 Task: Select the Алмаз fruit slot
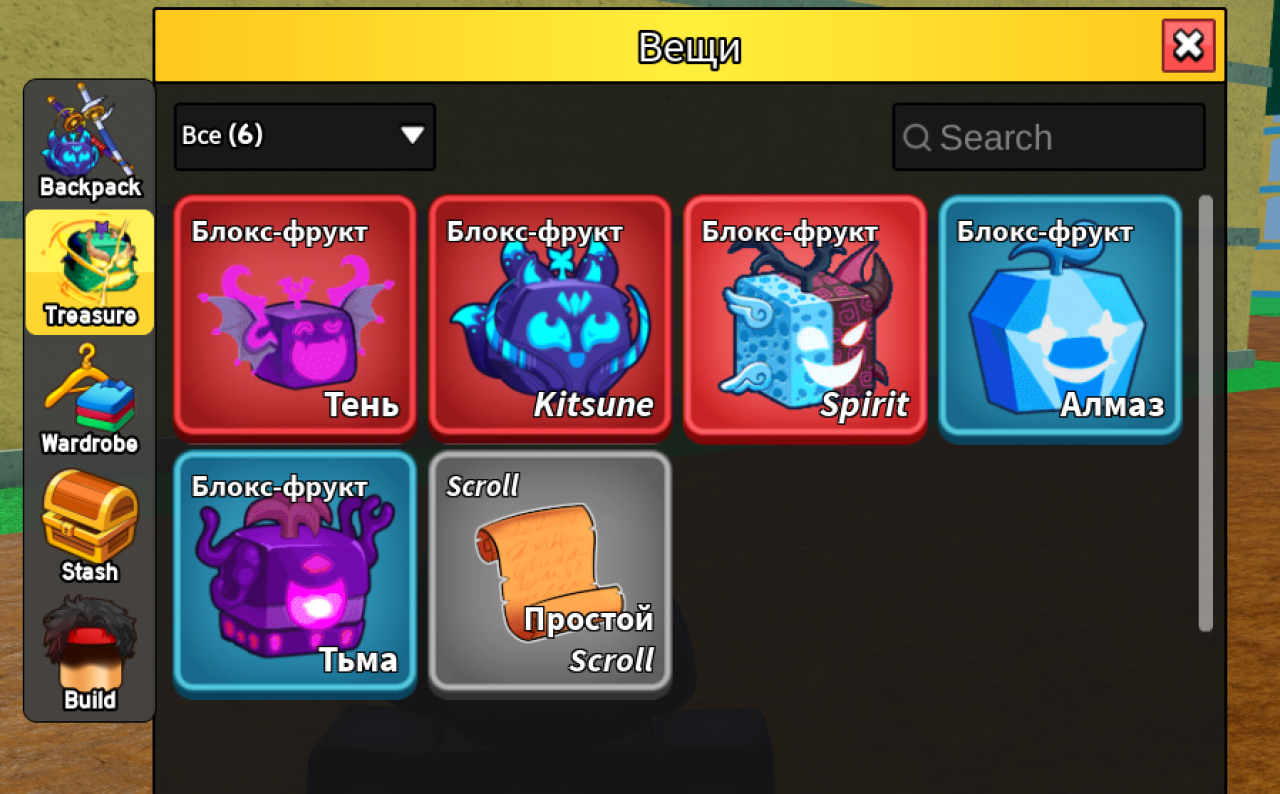point(1060,317)
